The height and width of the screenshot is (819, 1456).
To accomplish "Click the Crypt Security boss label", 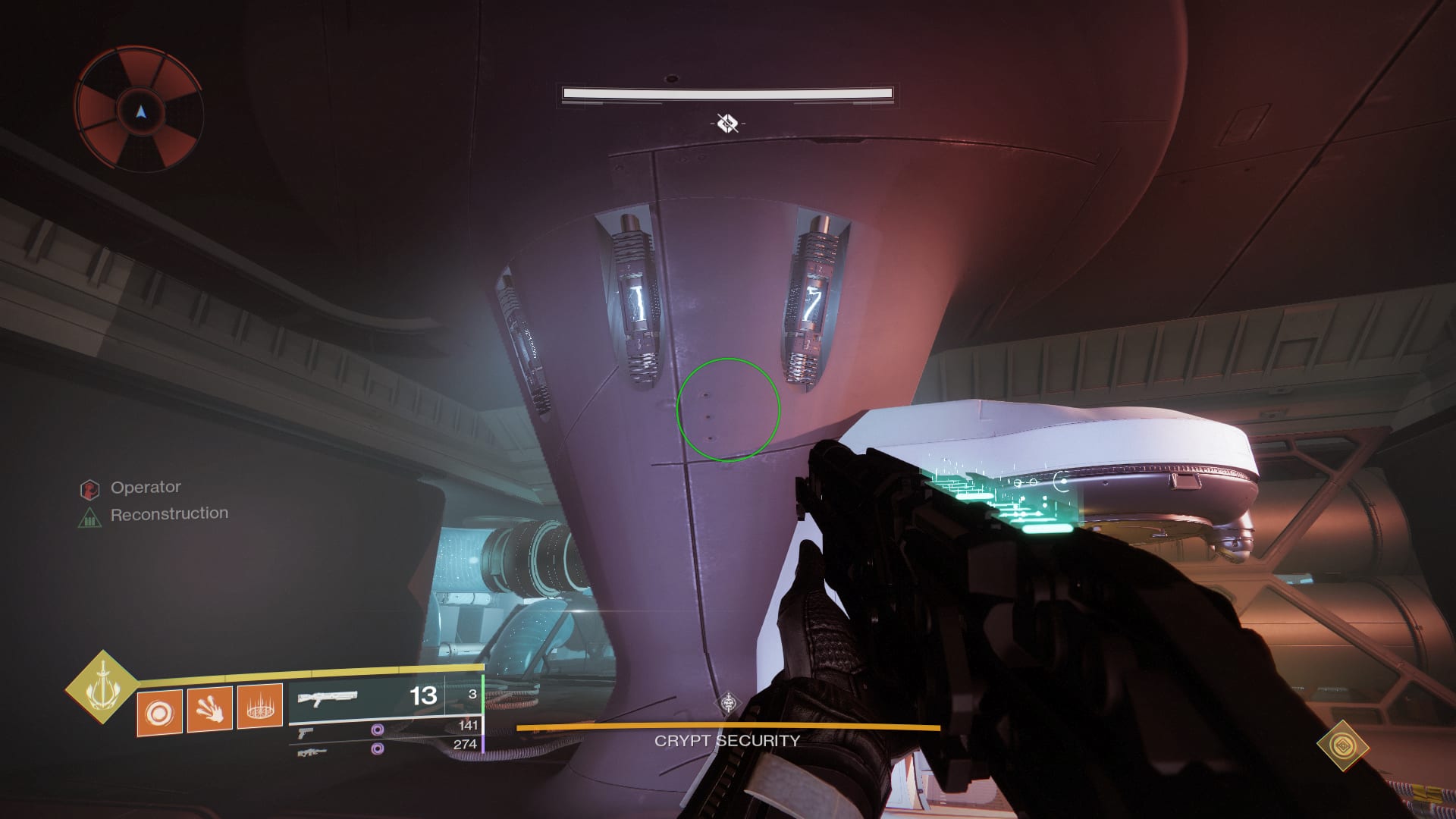I will [727, 741].
